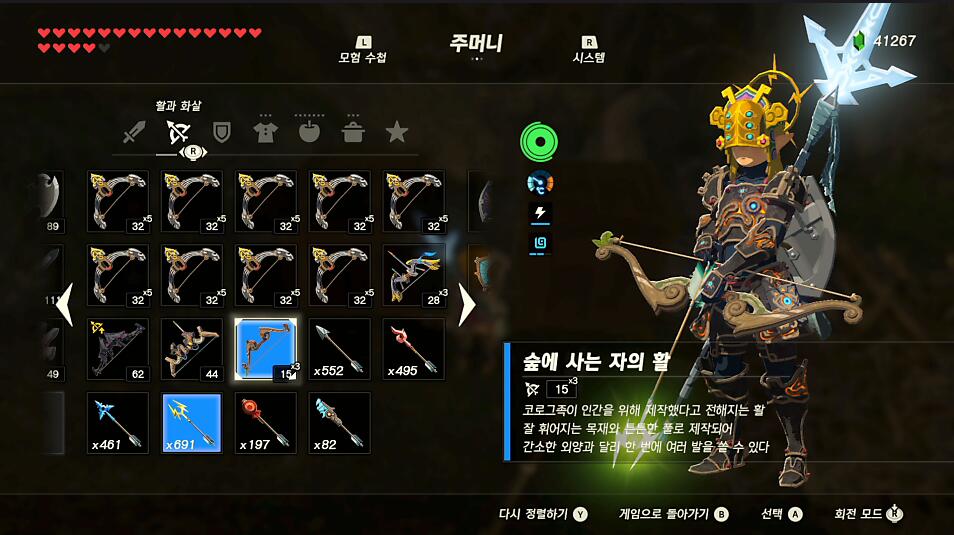The width and height of the screenshot is (954, 535).
Task: Select the highlighted 숲에 사는 자의 활 bow slot
Action: click(x=266, y=349)
